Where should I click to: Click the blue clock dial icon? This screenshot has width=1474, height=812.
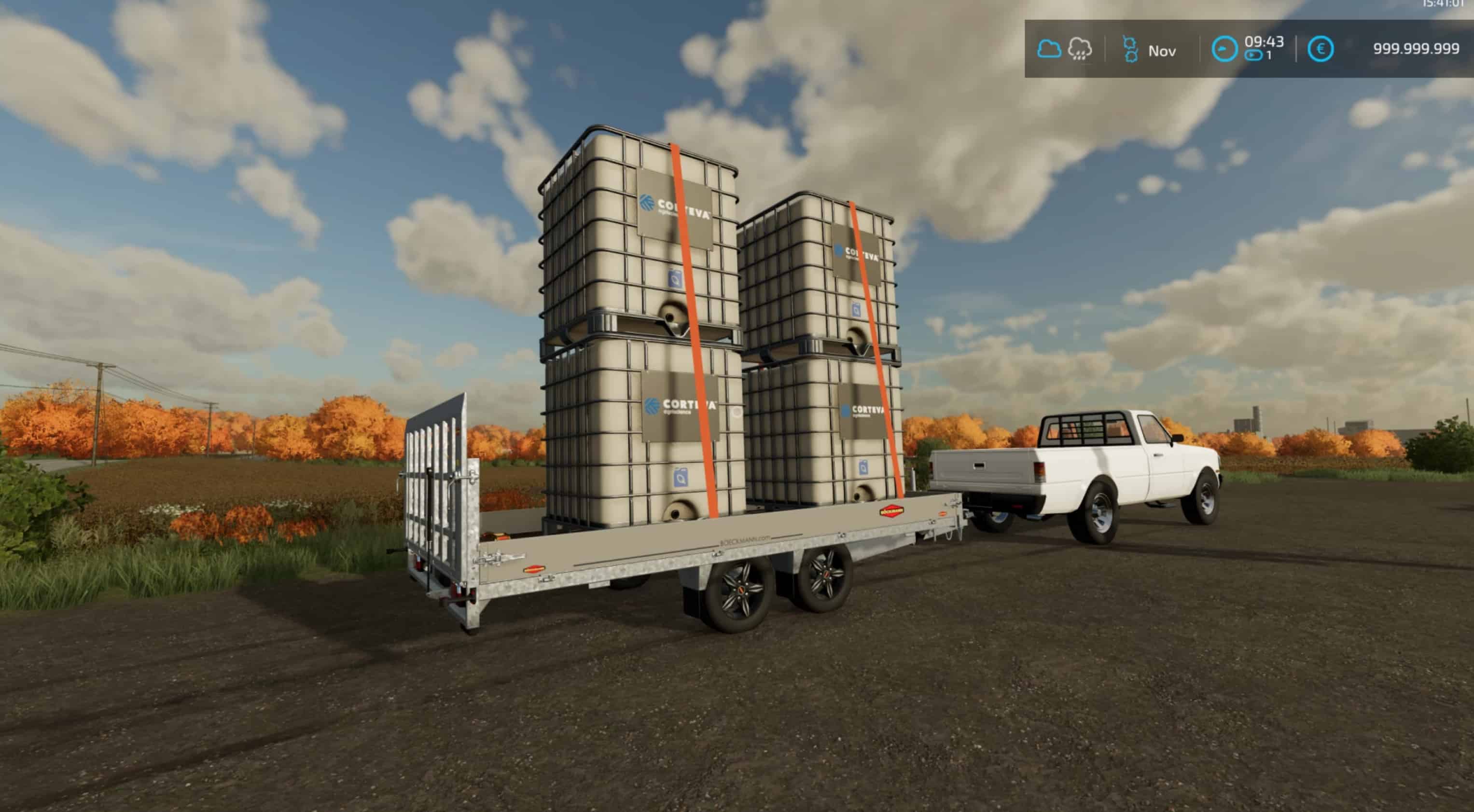pos(1225,50)
